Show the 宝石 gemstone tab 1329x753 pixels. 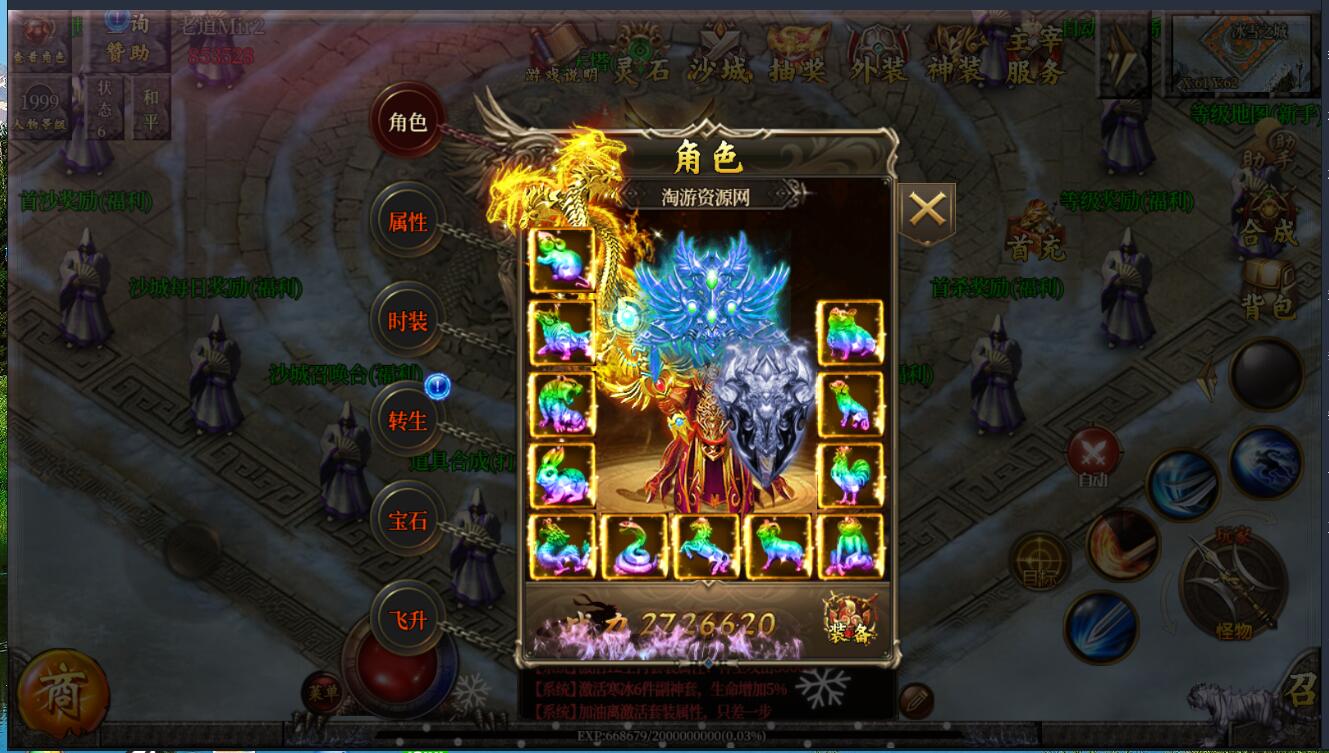coord(408,521)
